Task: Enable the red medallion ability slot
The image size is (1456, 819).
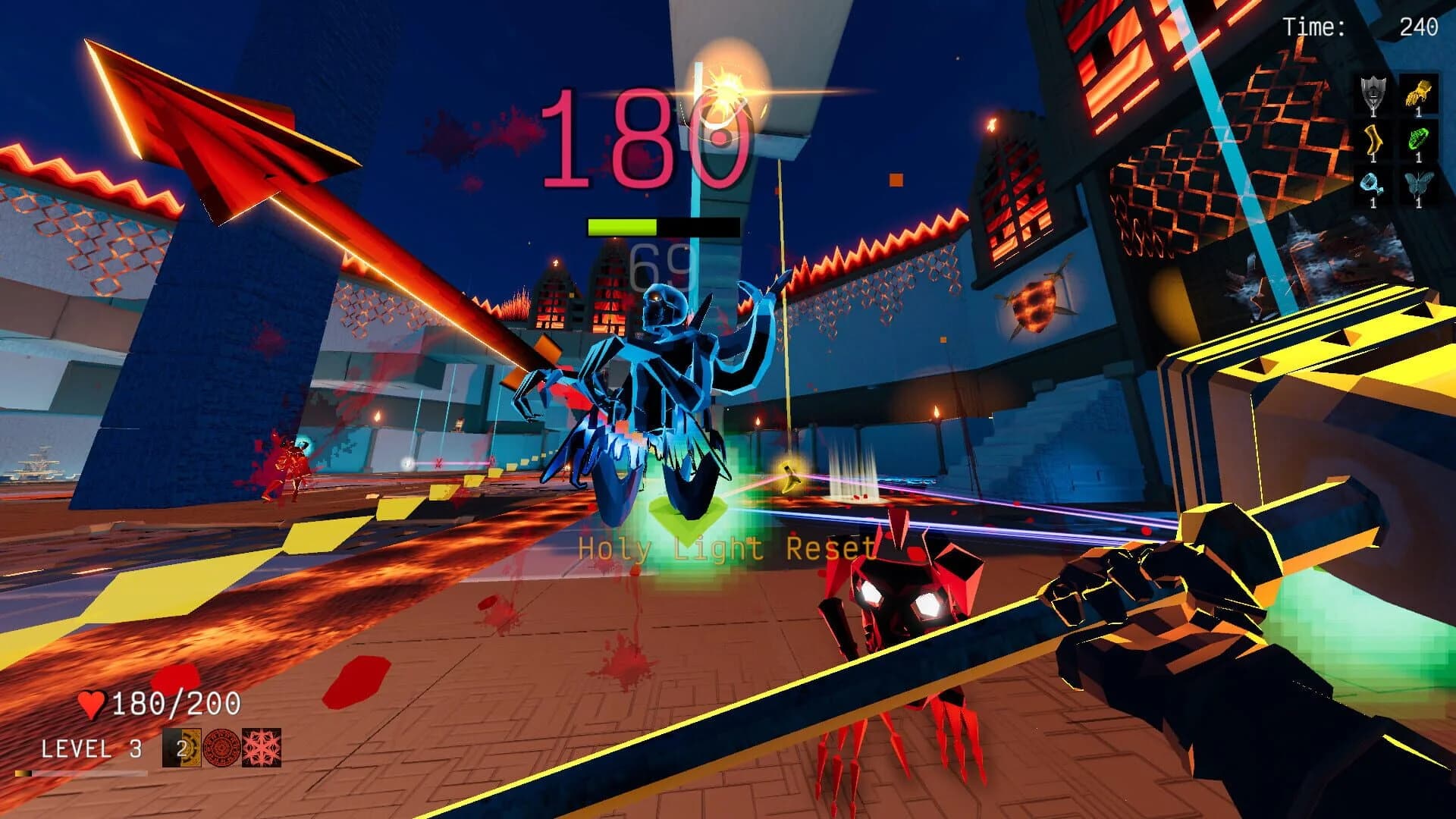Action: pos(222,747)
